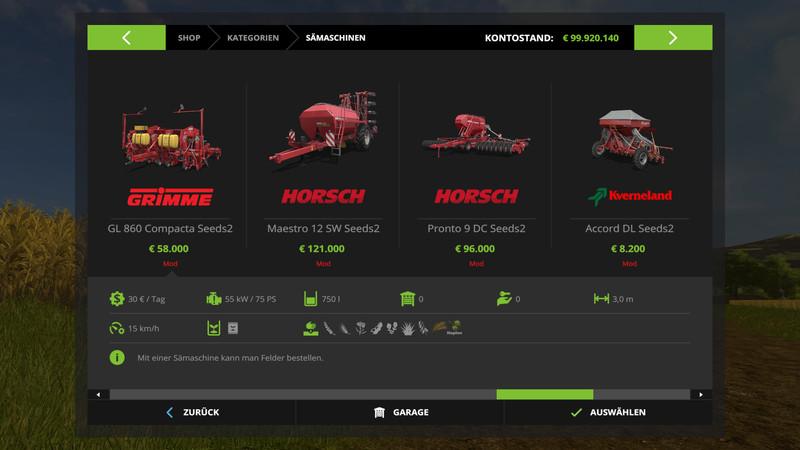Image resolution: width=800 pixels, height=450 pixels.
Task: Click the scrollbar's left arrow
Action: [x=98, y=394]
